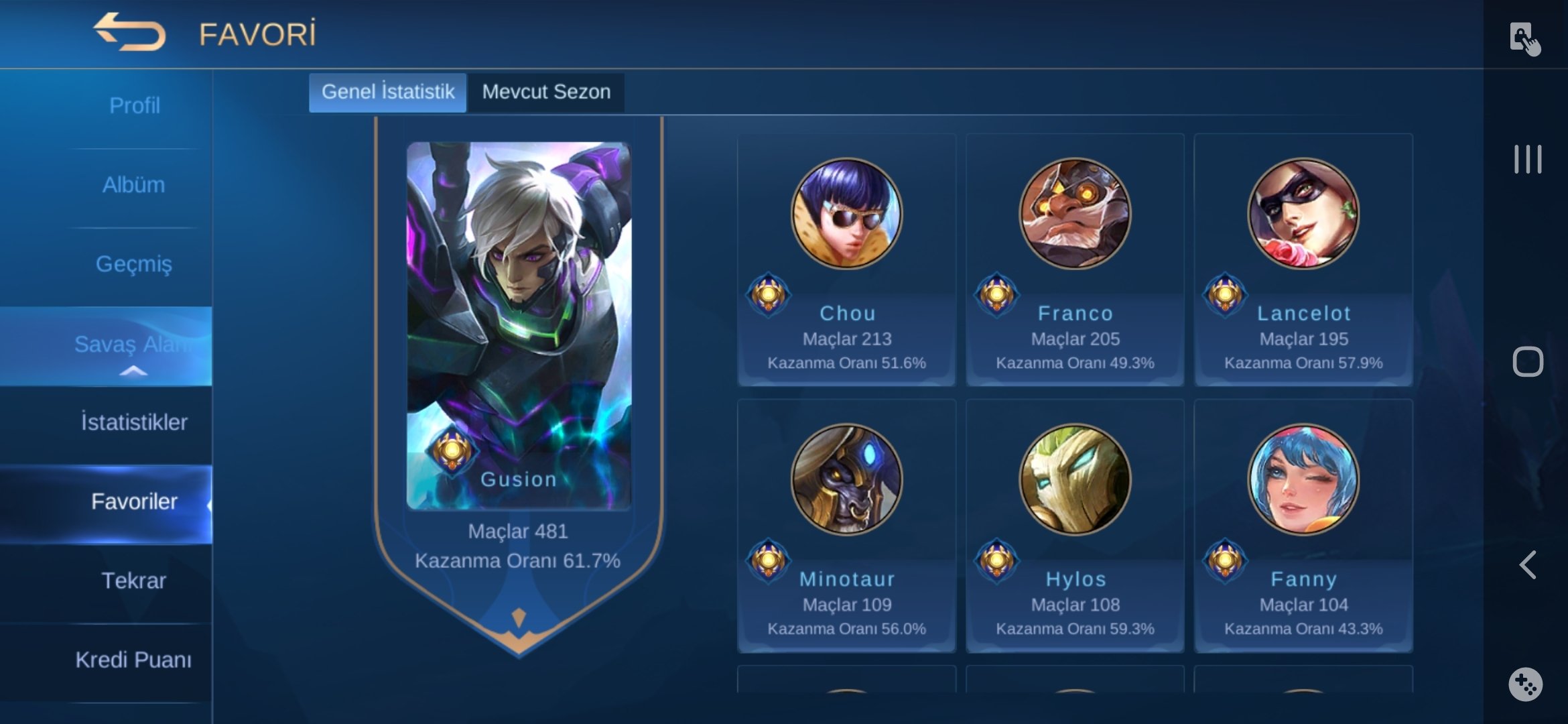Tap the Android home button

coord(1528,362)
